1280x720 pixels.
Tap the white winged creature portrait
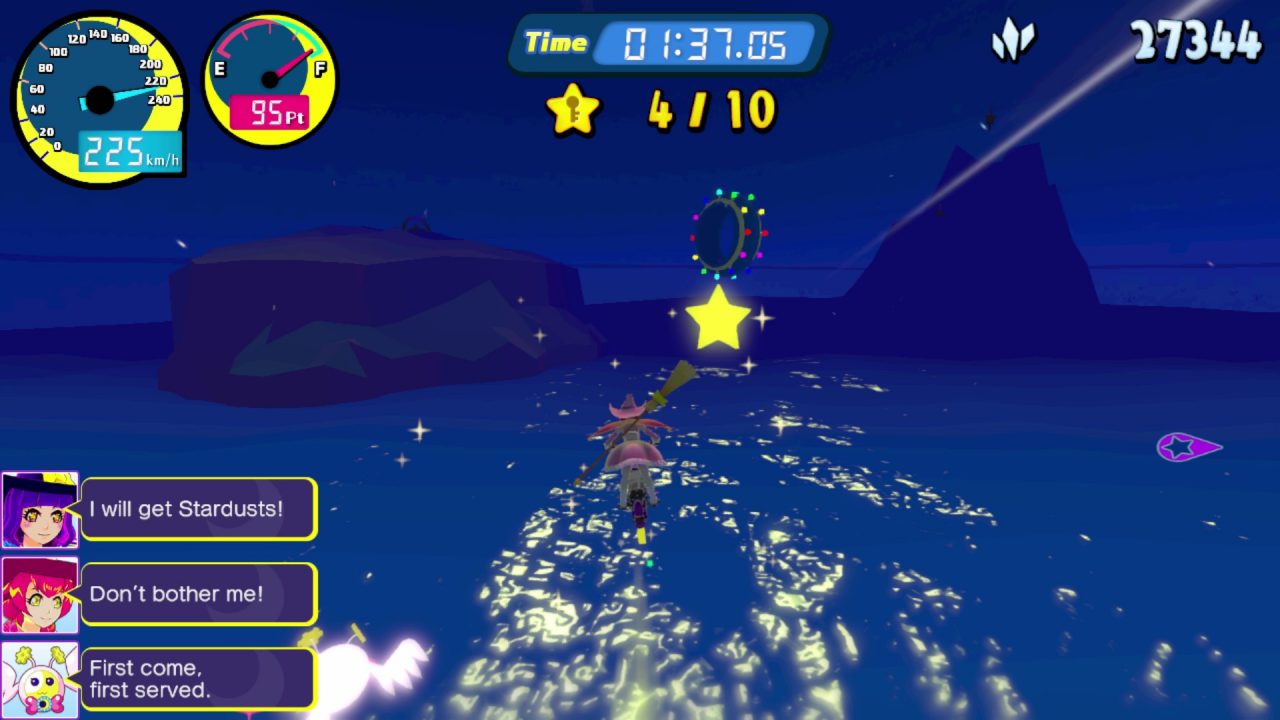click(40, 680)
